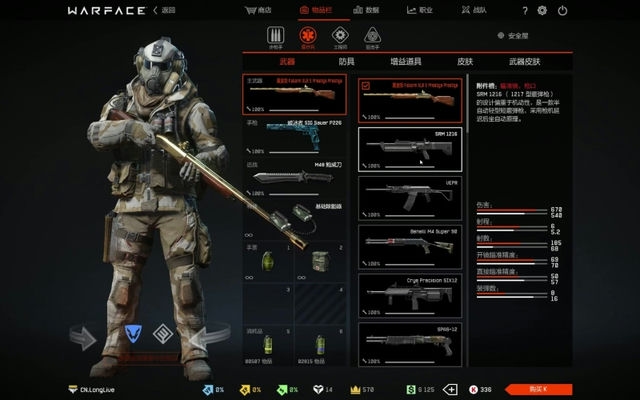
Task: Select the SIG Sauer P226 pistol slot
Action: pyautogui.click(x=296, y=137)
